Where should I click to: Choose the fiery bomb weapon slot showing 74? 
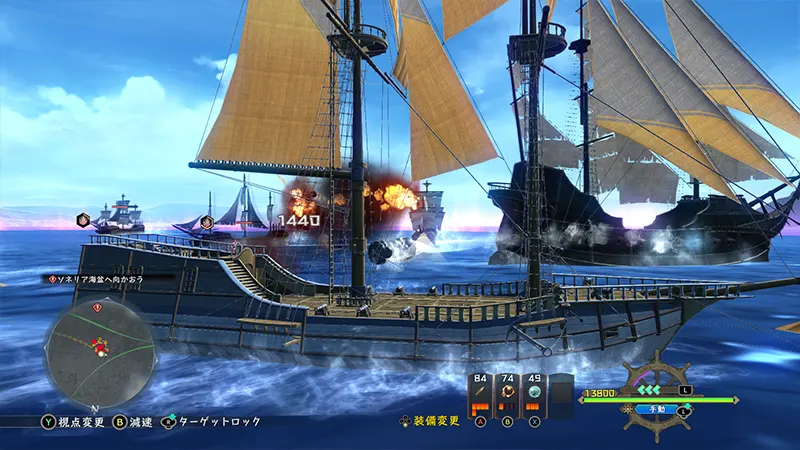click(x=508, y=395)
